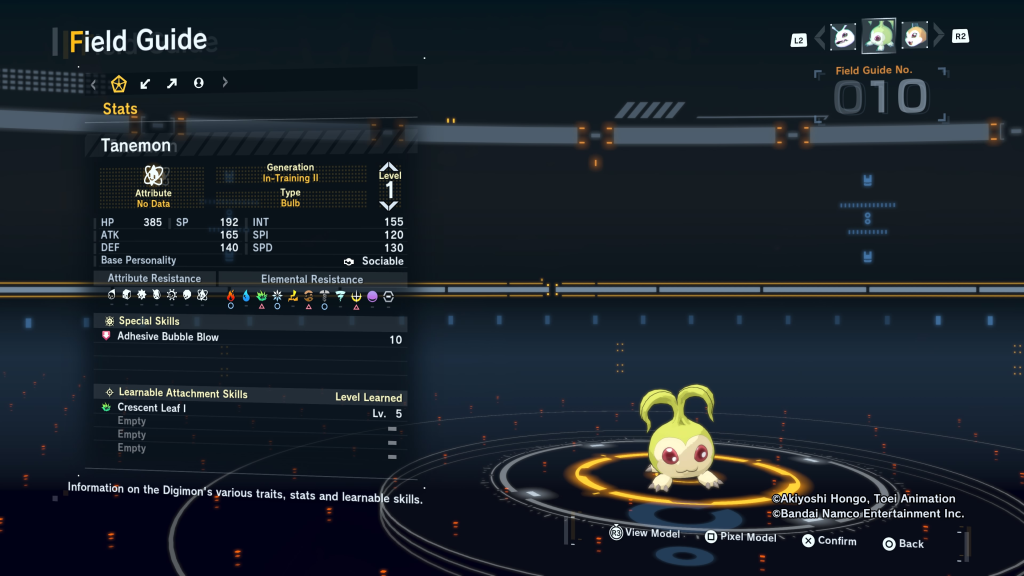Switch to the down-left arrow tab
Image resolution: width=1024 pixels, height=576 pixels.
pos(146,83)
